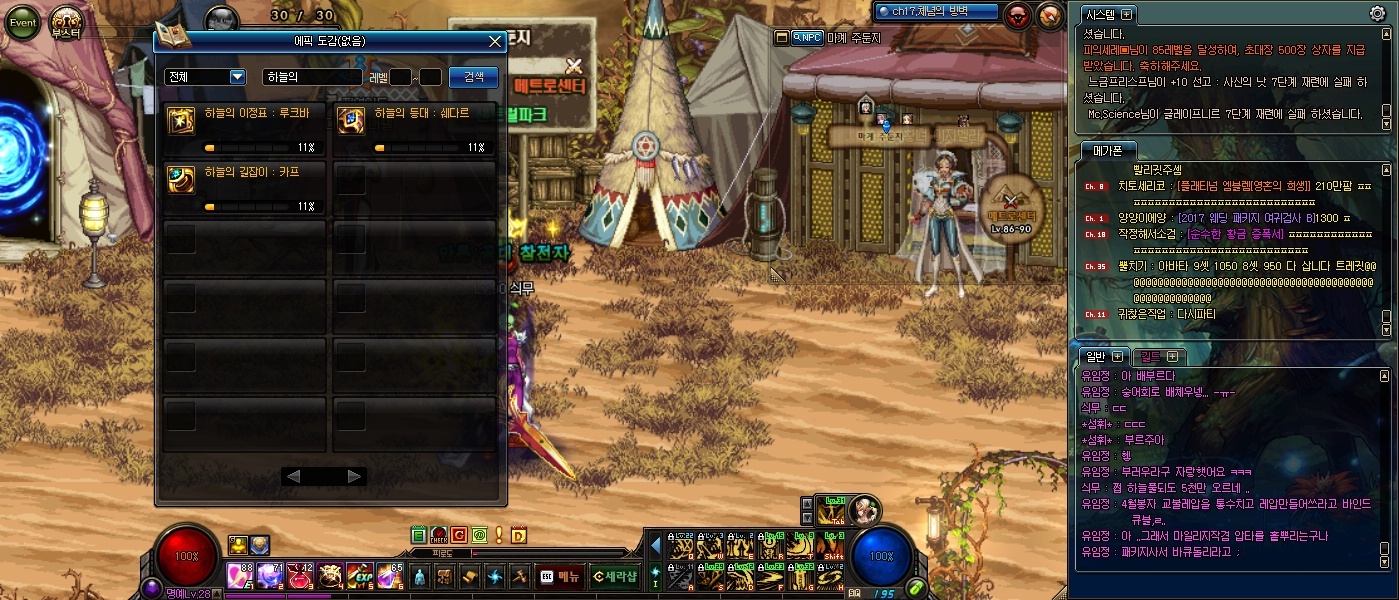1399x600 pixels.
Task: Open the hammer icon in the menu bar
Action: tap(519, 576)
